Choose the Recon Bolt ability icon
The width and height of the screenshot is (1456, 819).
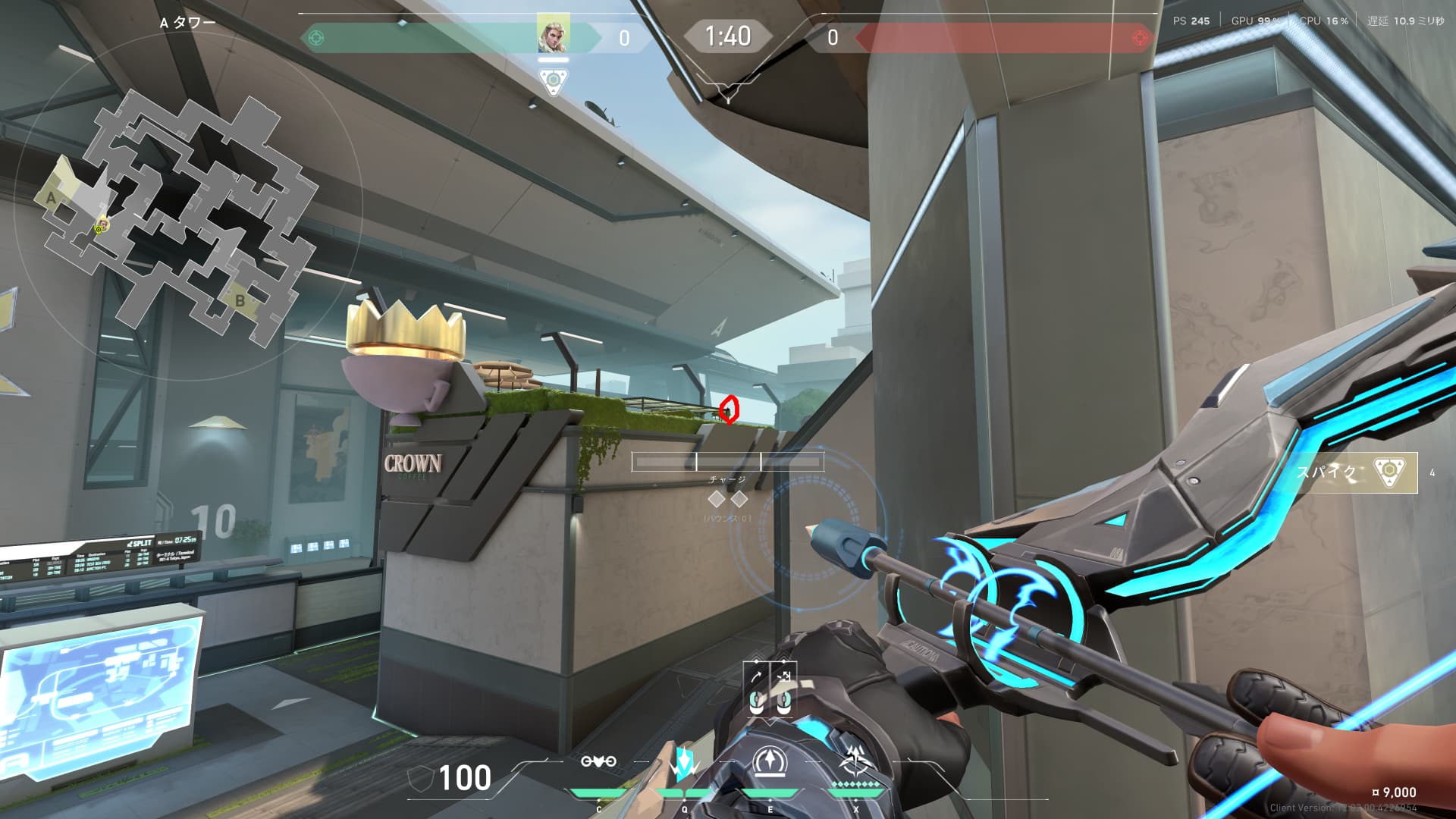click(770, 762)
